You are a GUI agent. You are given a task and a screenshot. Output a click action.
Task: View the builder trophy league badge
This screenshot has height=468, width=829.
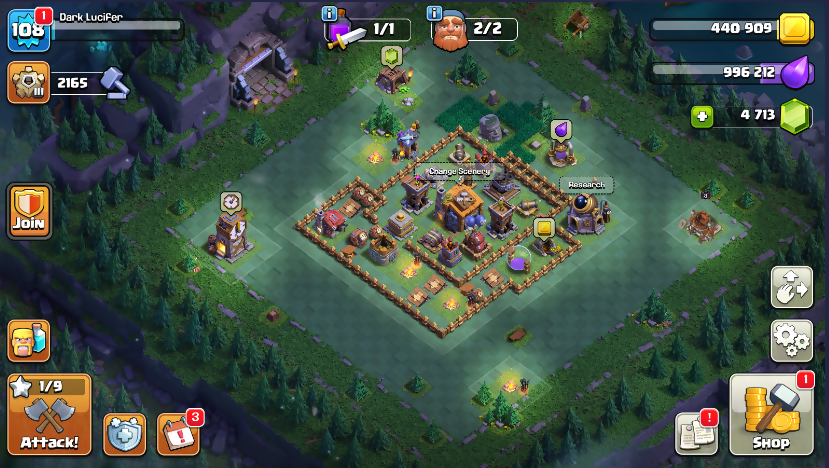point(28,82)
